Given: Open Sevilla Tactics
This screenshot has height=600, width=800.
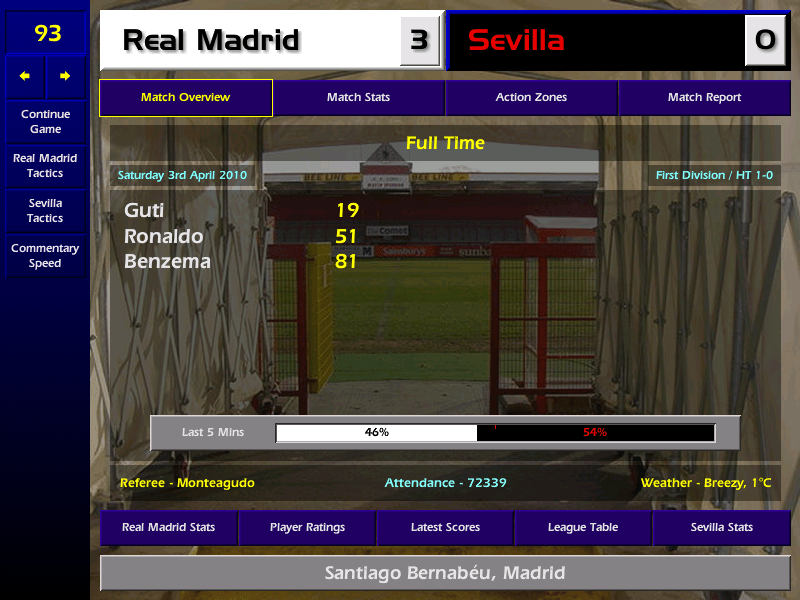Looking at the screenshot, I should pyautogui.click(x=45, y=210).
